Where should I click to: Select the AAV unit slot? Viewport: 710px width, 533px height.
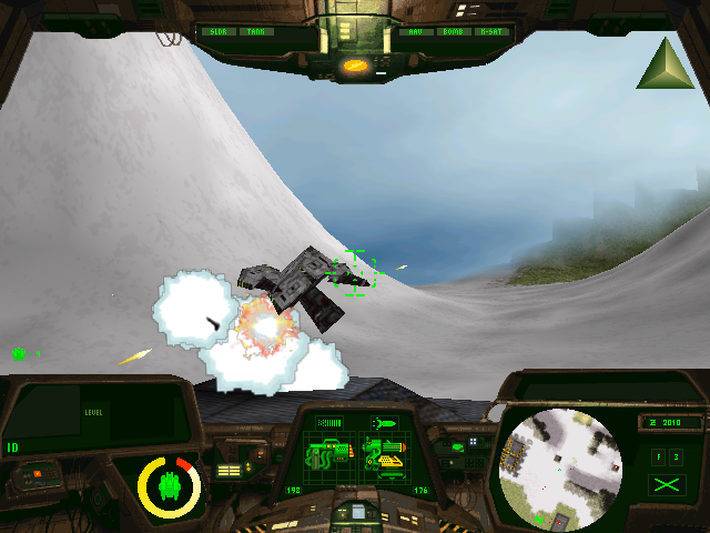414,32
